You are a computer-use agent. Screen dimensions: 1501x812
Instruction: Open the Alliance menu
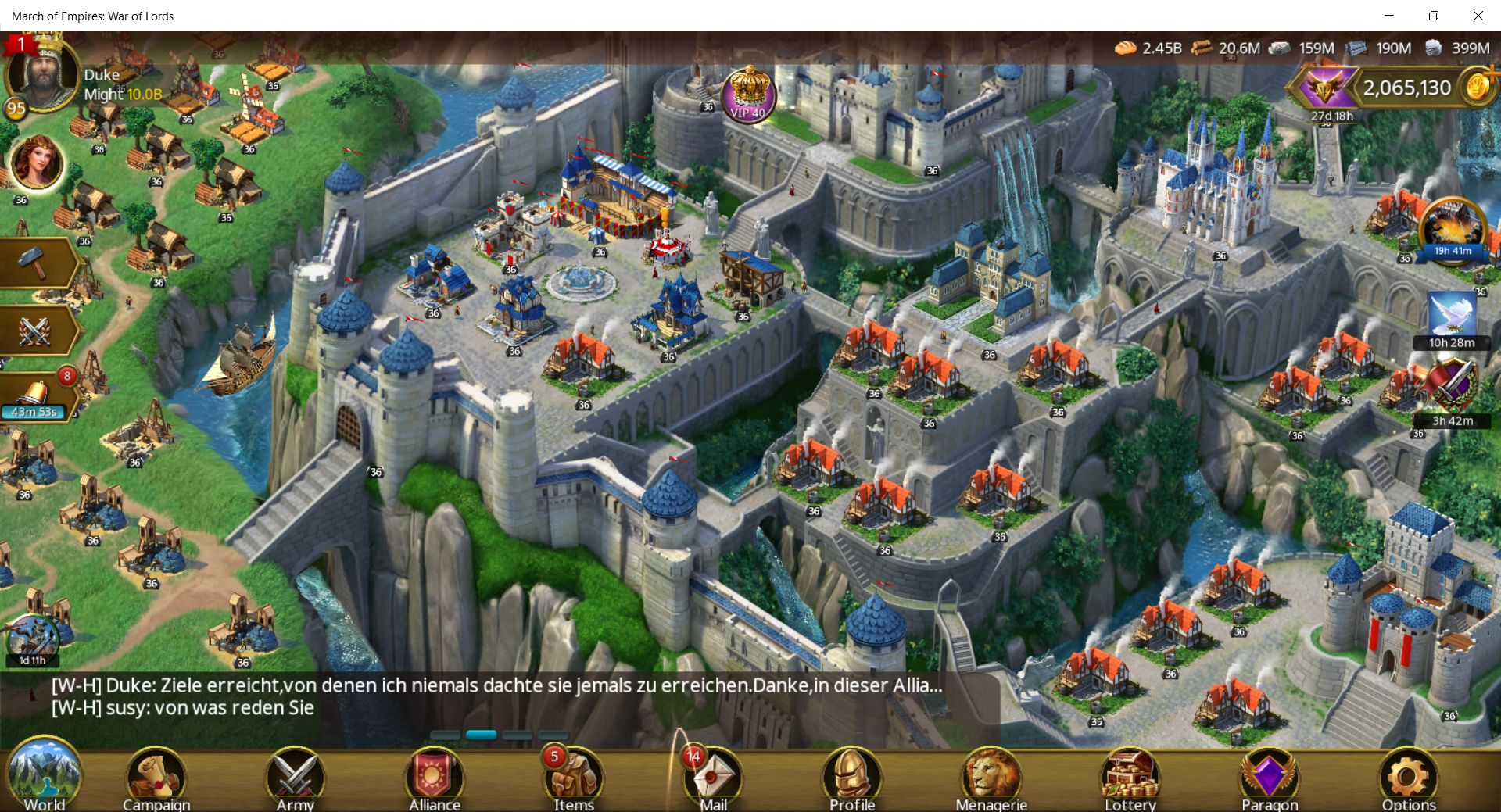[x=434, y=778]
